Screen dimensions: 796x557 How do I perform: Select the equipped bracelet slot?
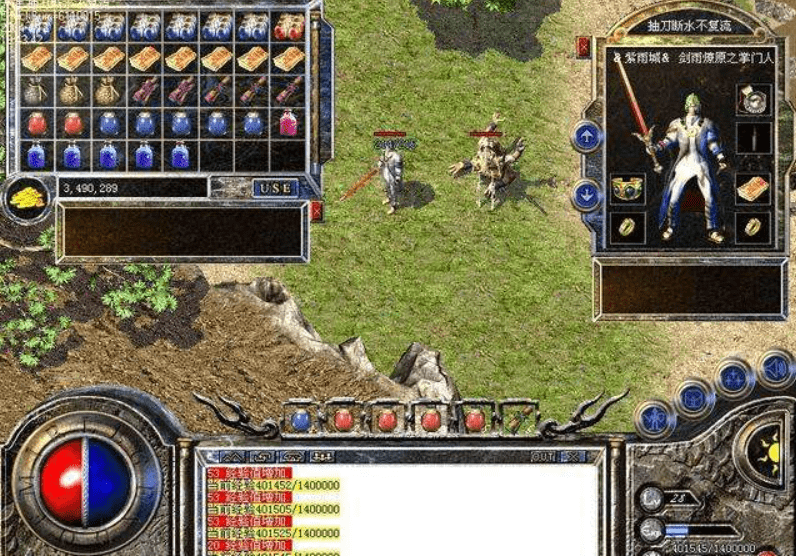point(626,189)
